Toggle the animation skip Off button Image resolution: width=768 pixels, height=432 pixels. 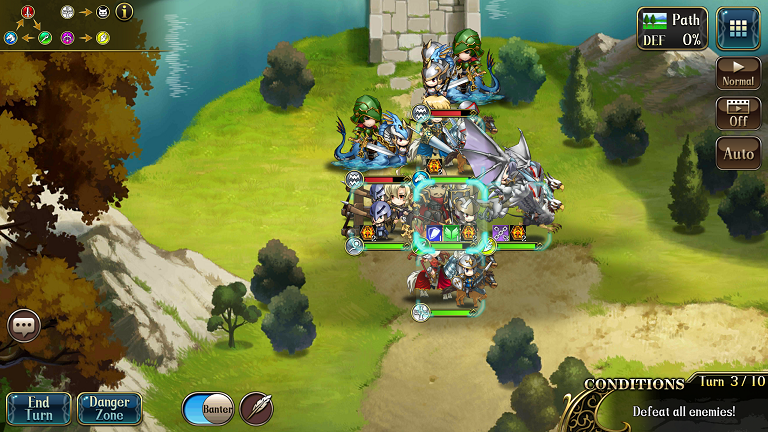pos(738,113)
